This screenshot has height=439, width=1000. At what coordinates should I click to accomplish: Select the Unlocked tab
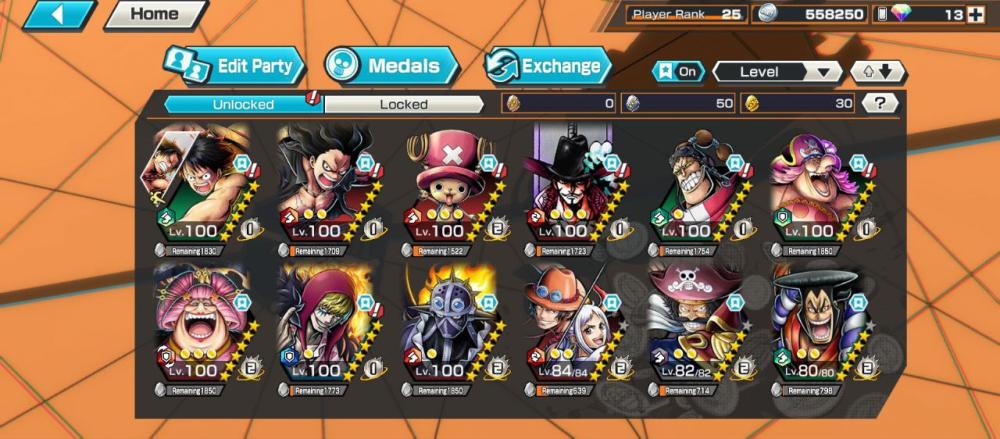[x=243, y=103]
